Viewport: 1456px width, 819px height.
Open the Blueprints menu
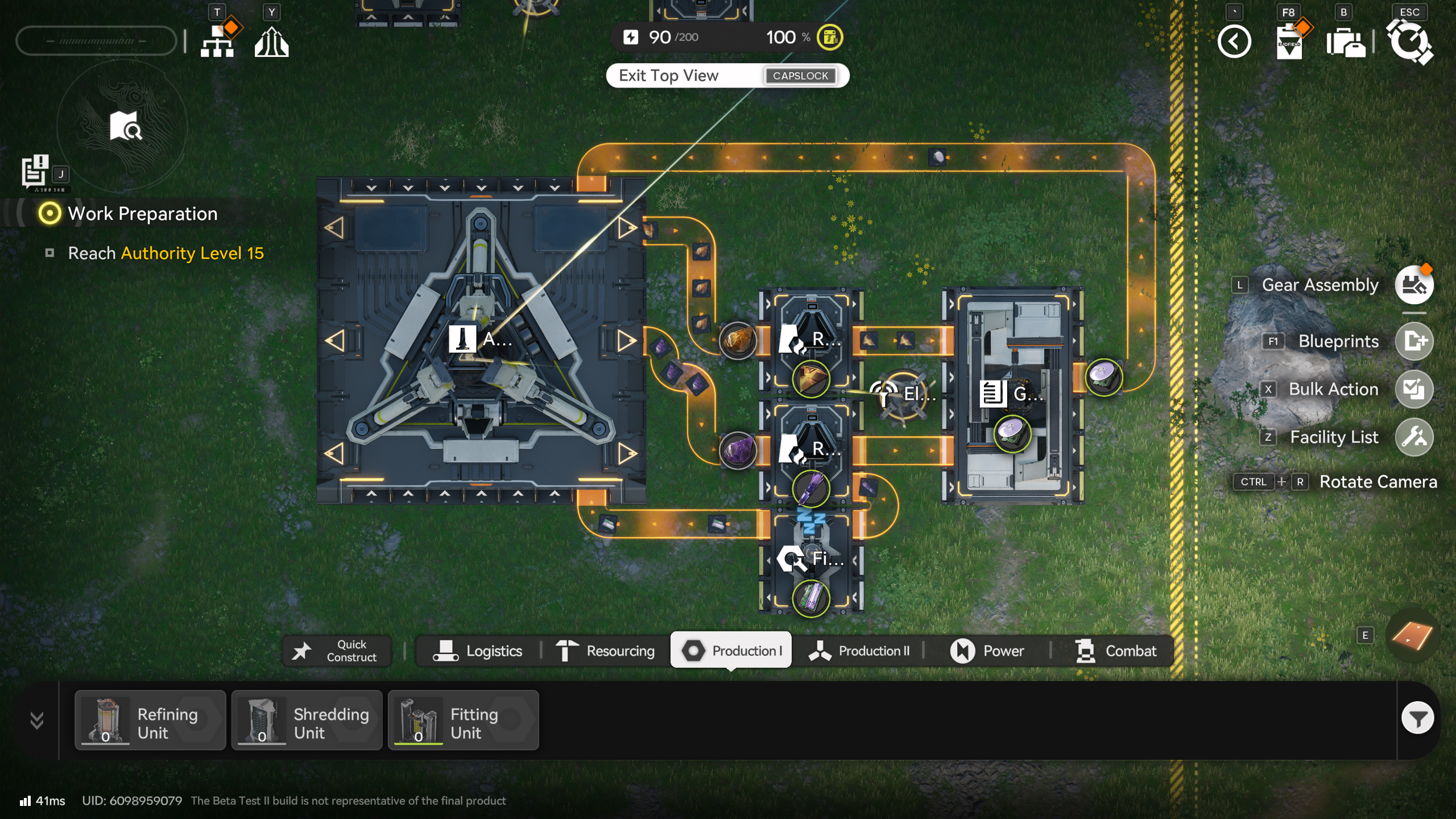[x=1414, y=341]
